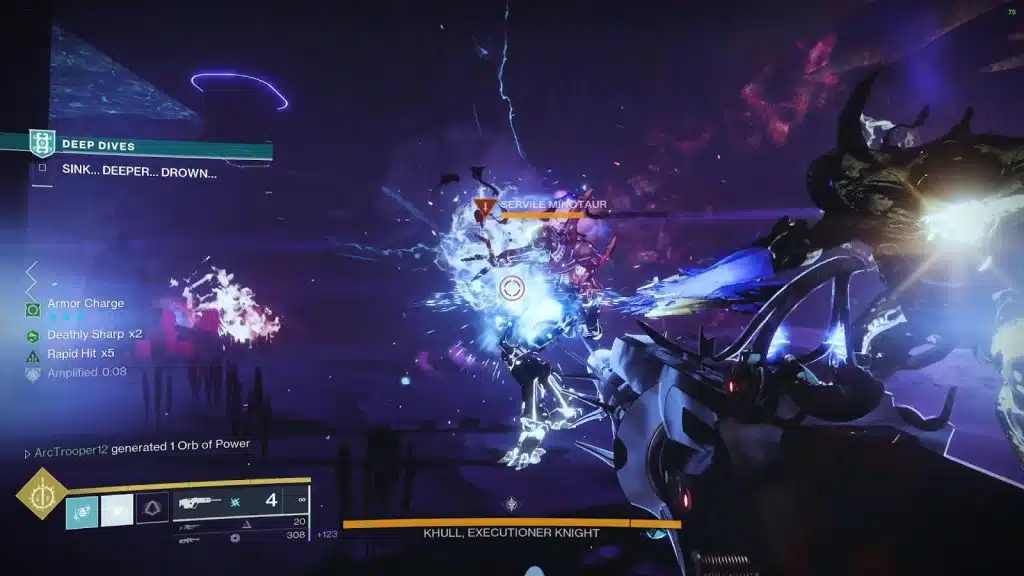Image resolution: width=1024 pixels, height=576 pixels.
Task: Click the Servile Minotaur orange marker icon
Action: [485, 208]
